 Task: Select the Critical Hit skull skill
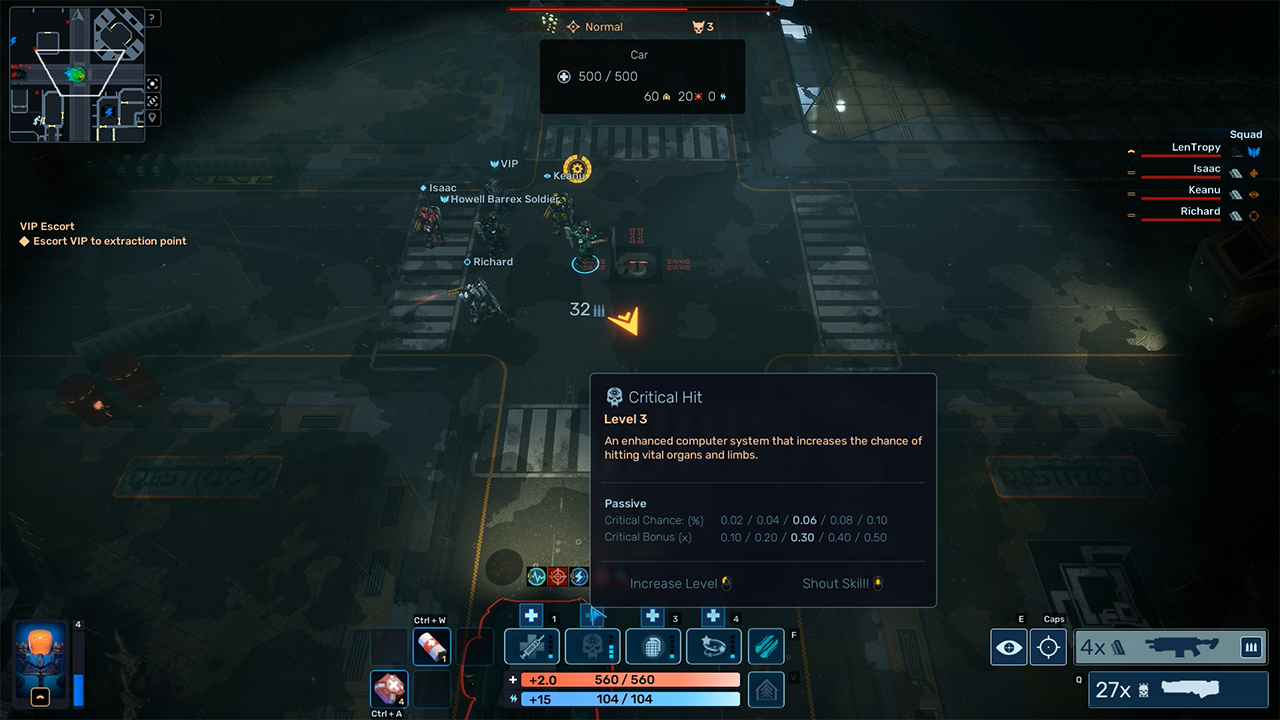coord(591,647)
